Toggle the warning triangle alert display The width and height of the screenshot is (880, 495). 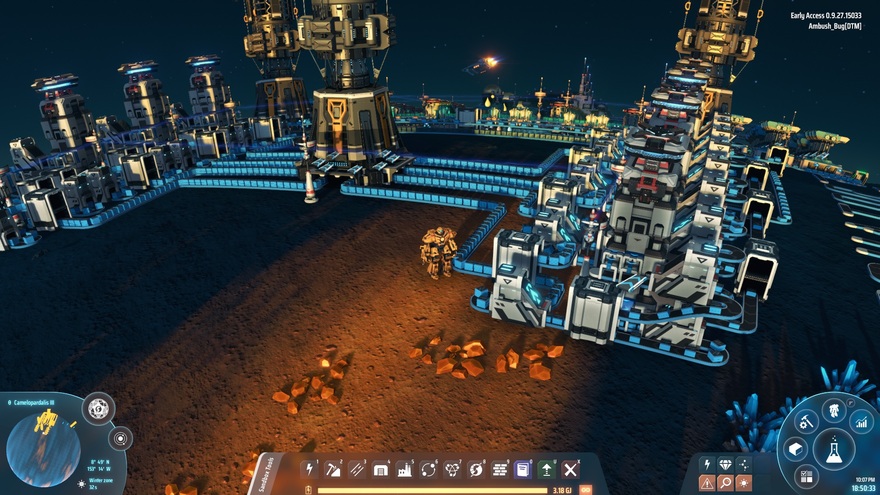[x=707, y=483]
